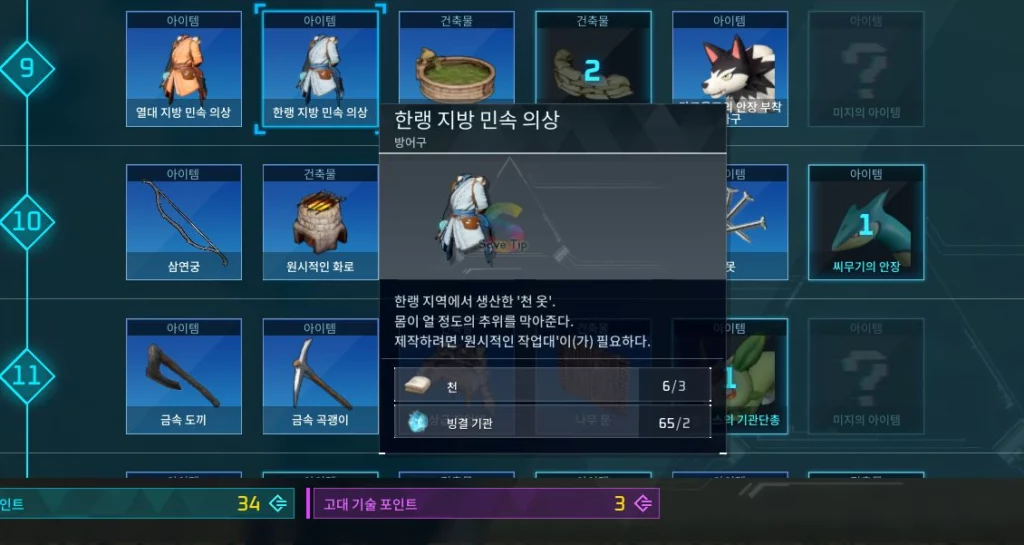Select the 씨무기의 안장 saddle tile
Screen dimensions: 1024x545
(x=866, y=221)
